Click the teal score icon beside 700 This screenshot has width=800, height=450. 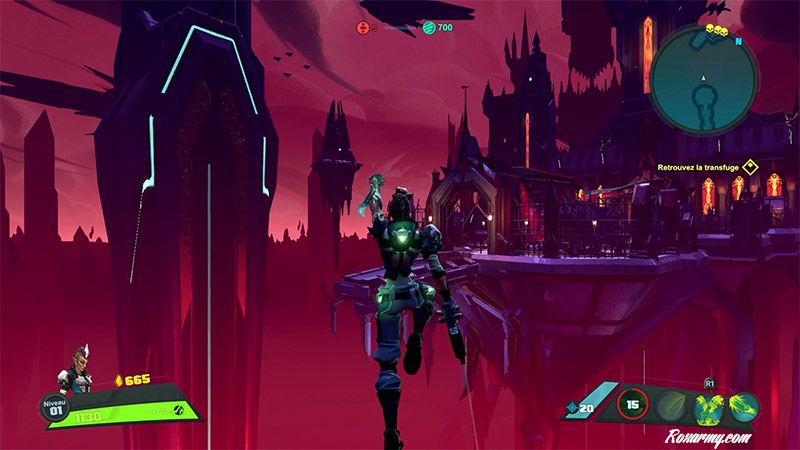point(428,27)
